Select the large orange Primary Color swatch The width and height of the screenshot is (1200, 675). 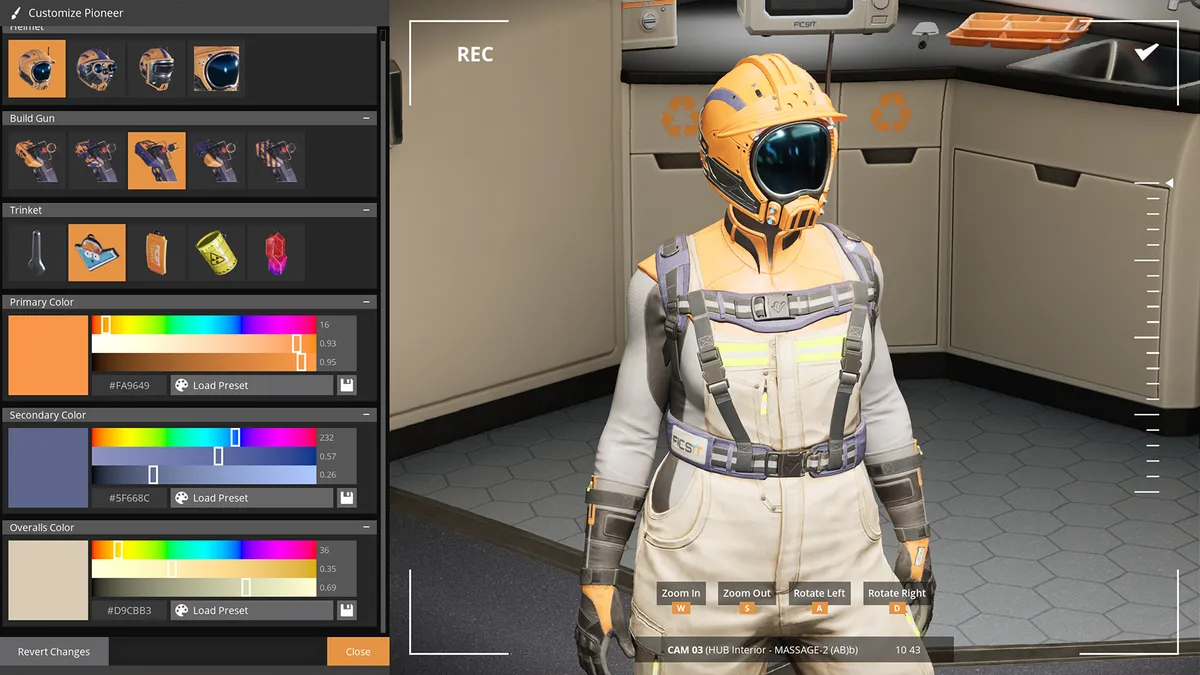(x=48, y=355)
